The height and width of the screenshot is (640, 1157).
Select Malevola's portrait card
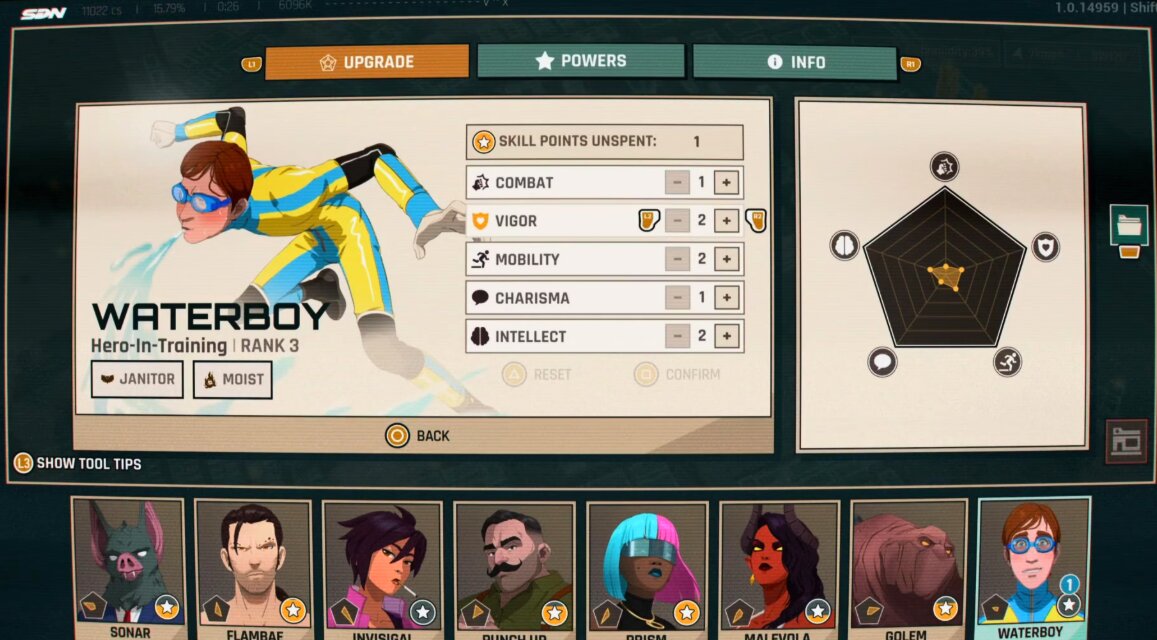click(x=778, y=565)
